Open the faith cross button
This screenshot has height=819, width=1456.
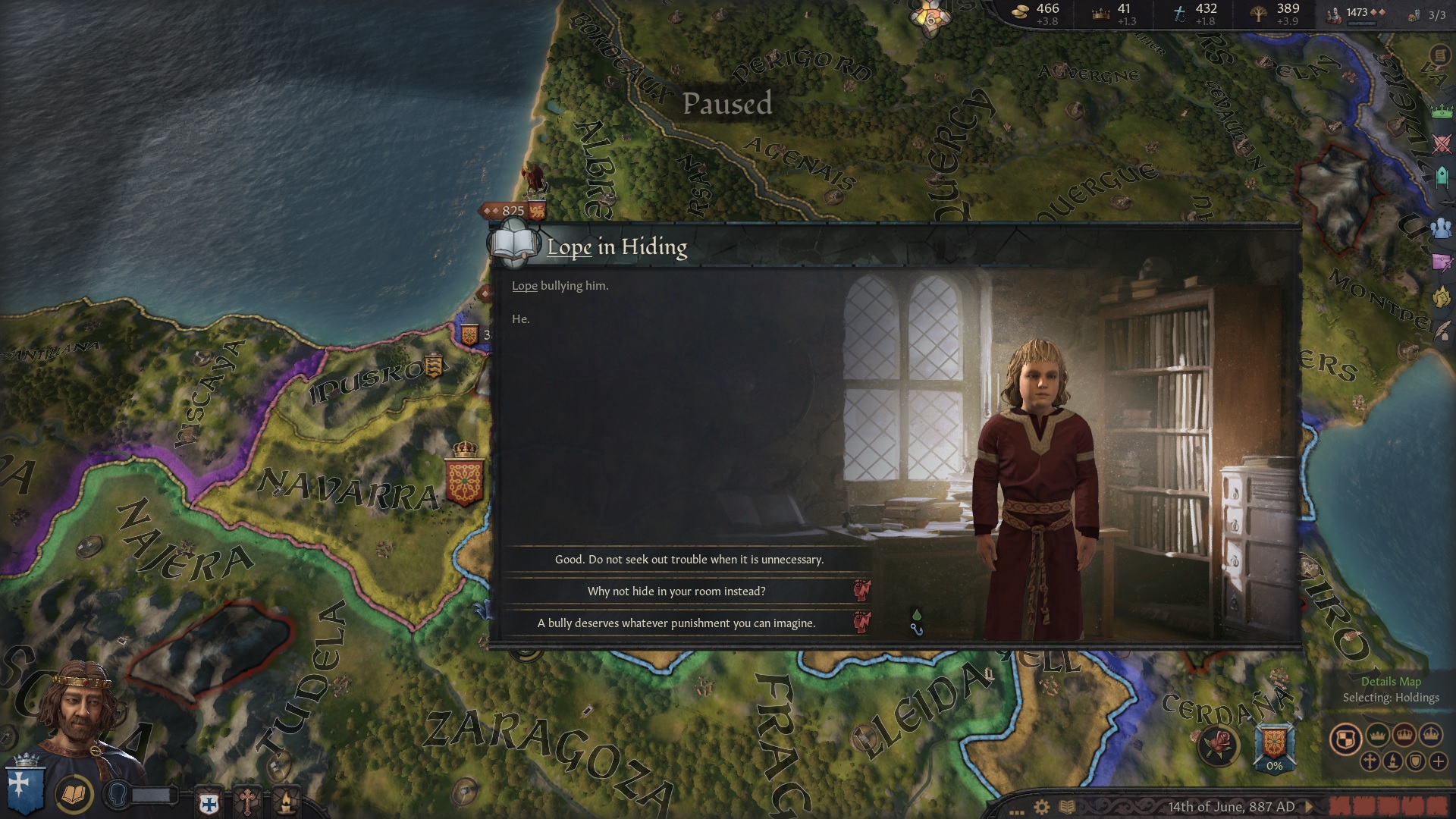click(x=247, y=801)
